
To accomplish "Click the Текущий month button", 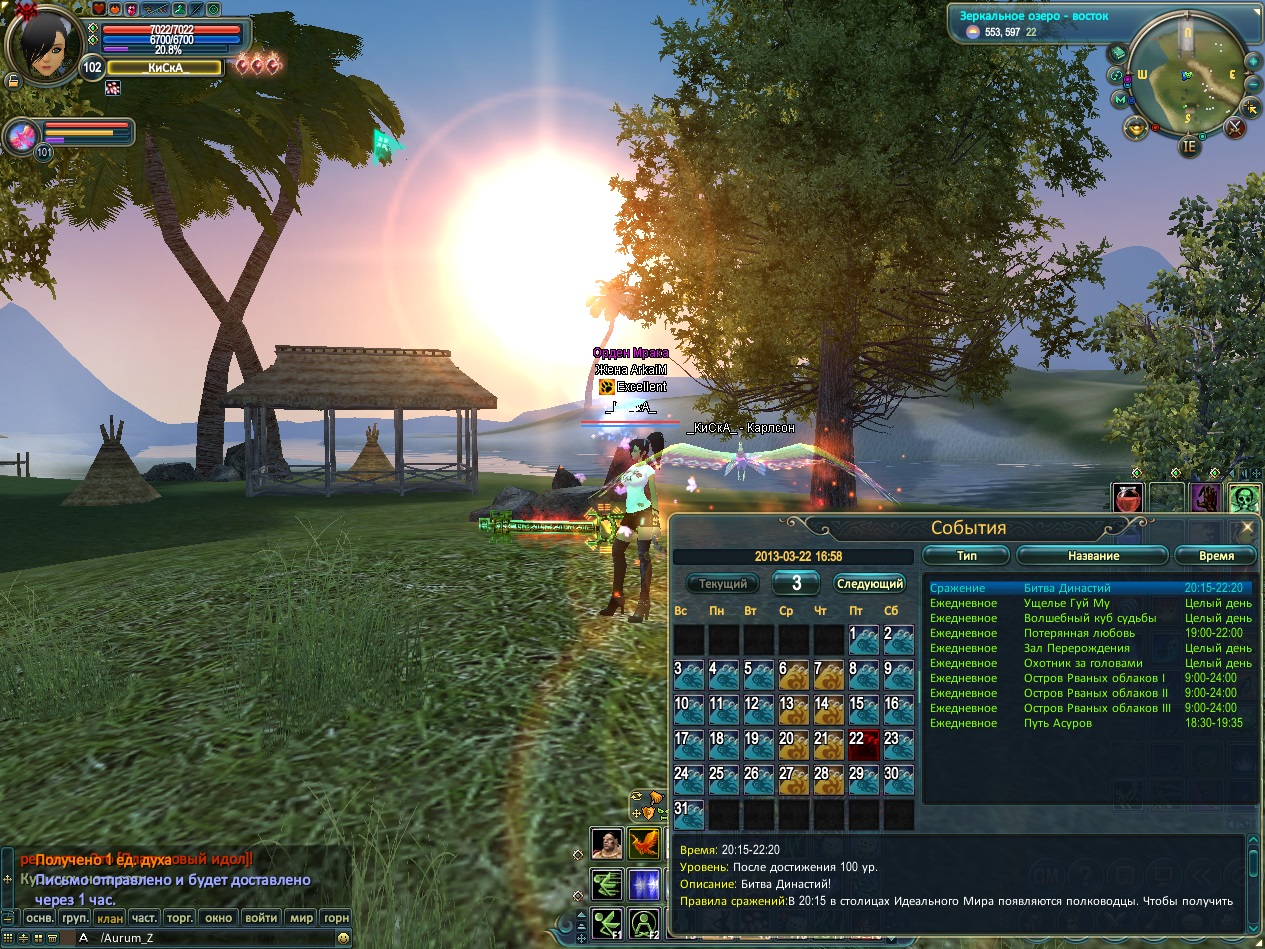I will pyautogui.click(x=723, y=583).
